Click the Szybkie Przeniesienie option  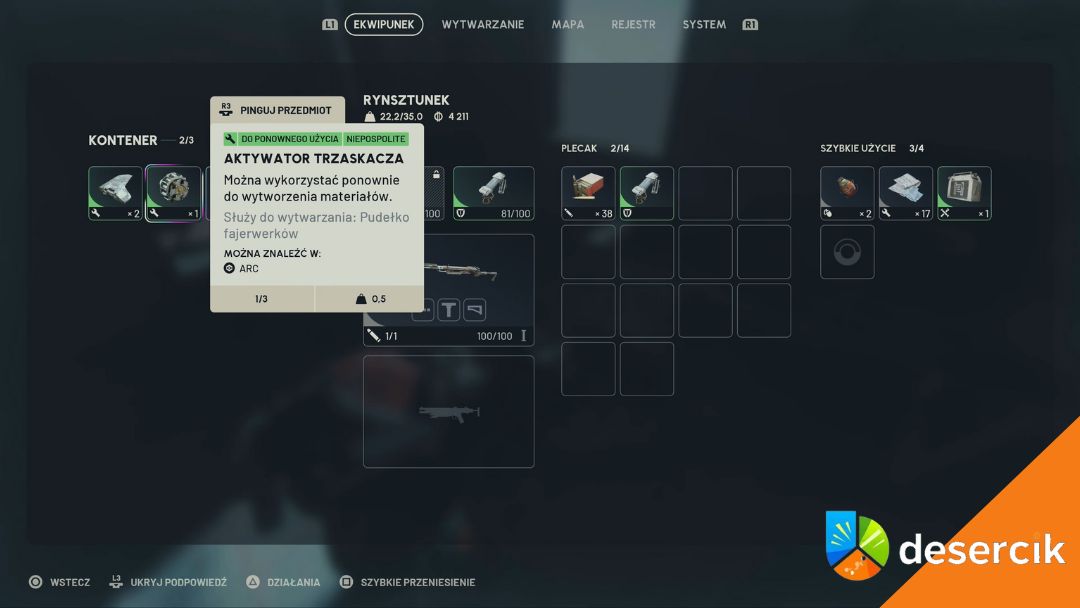(408, 582)
